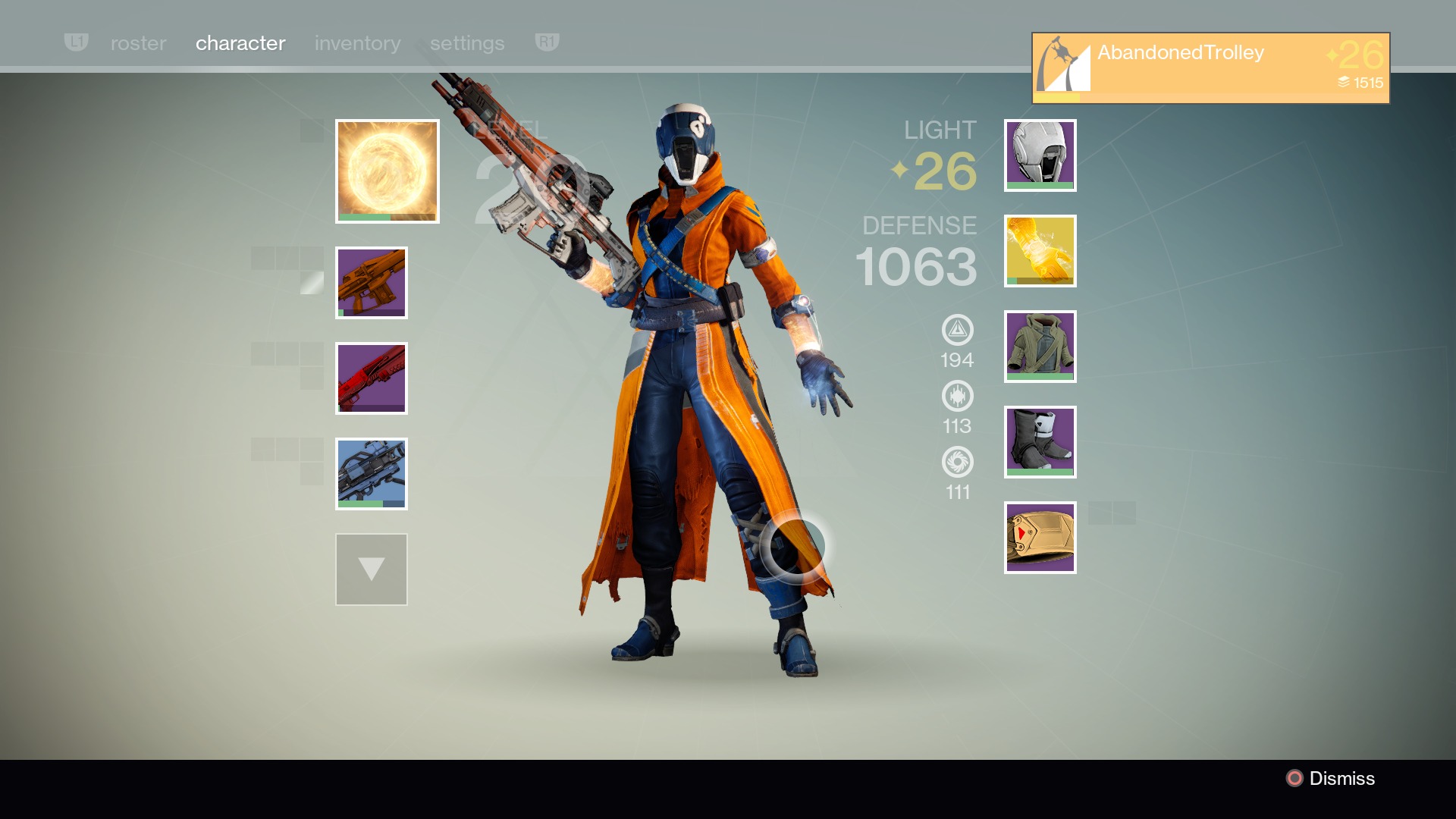Switch to the inventory tab
The width and height of the screenshot is (1456, 819).
coord(357,43)
